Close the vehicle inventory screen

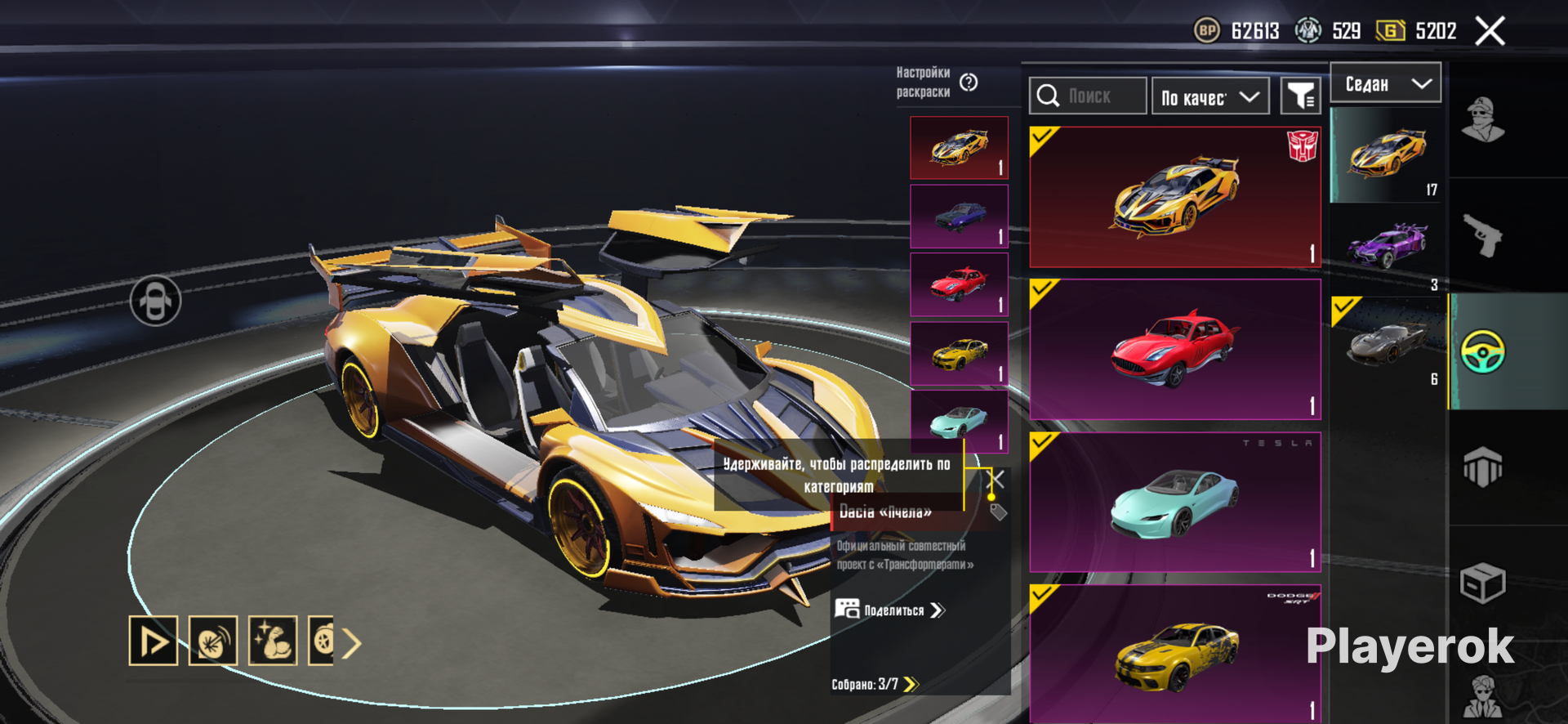pos(1490,32)
